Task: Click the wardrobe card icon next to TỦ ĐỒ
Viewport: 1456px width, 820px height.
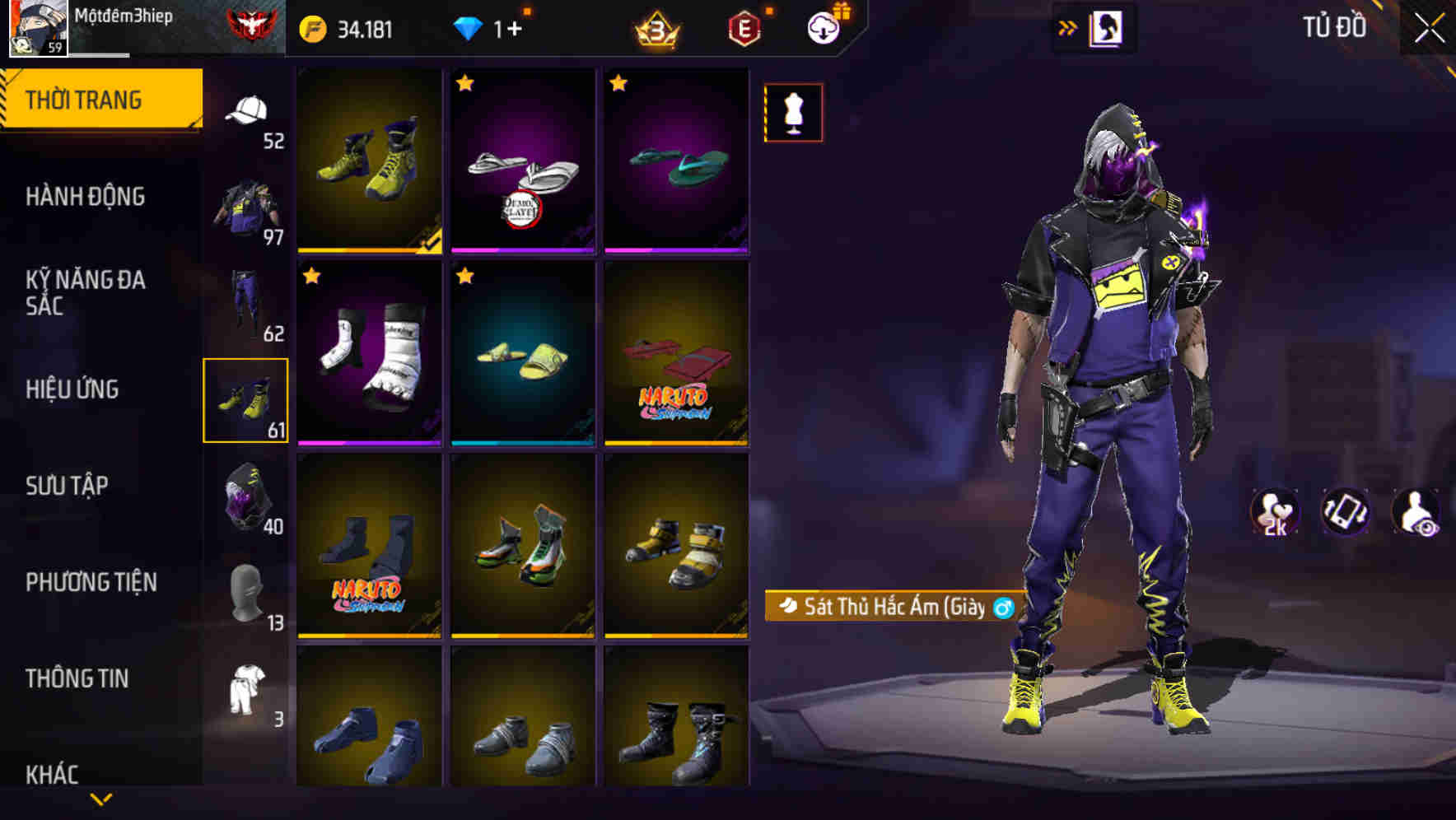Action: (1108, 26)
